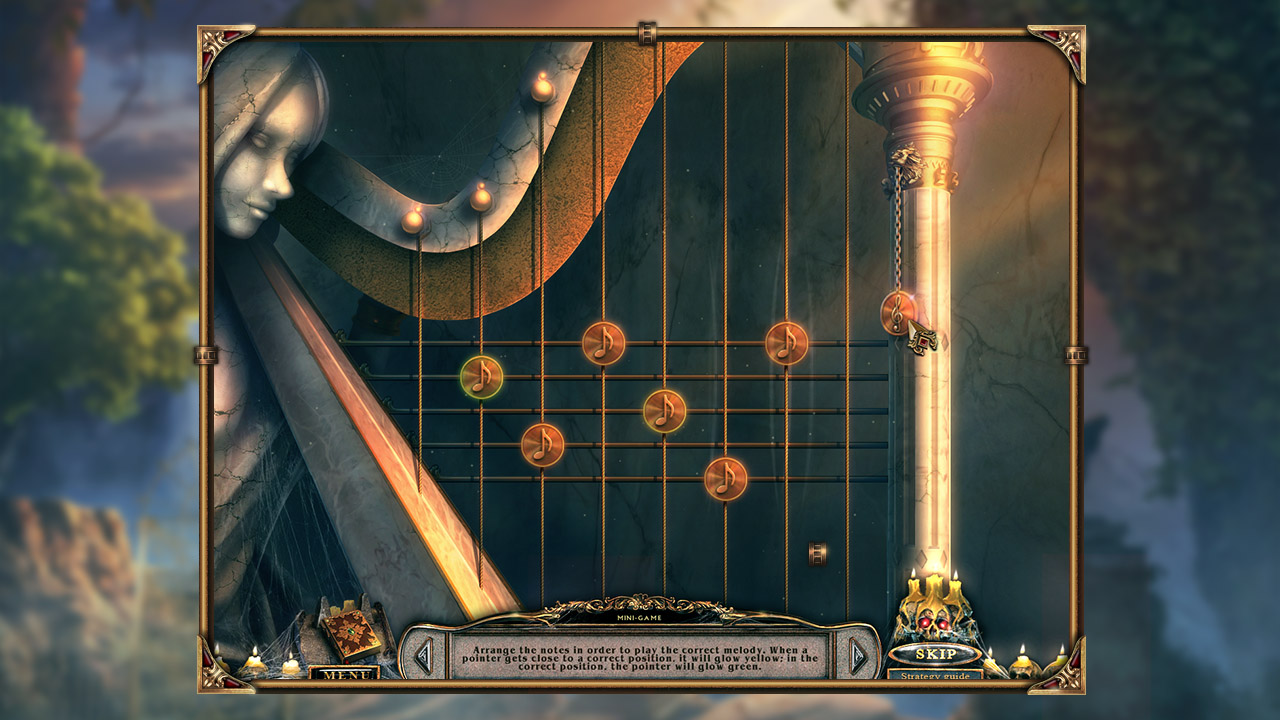Screen dimensions: 1280x720
Task: Click the yellow-glowing note pointer
Action: (x=665, y=410)
